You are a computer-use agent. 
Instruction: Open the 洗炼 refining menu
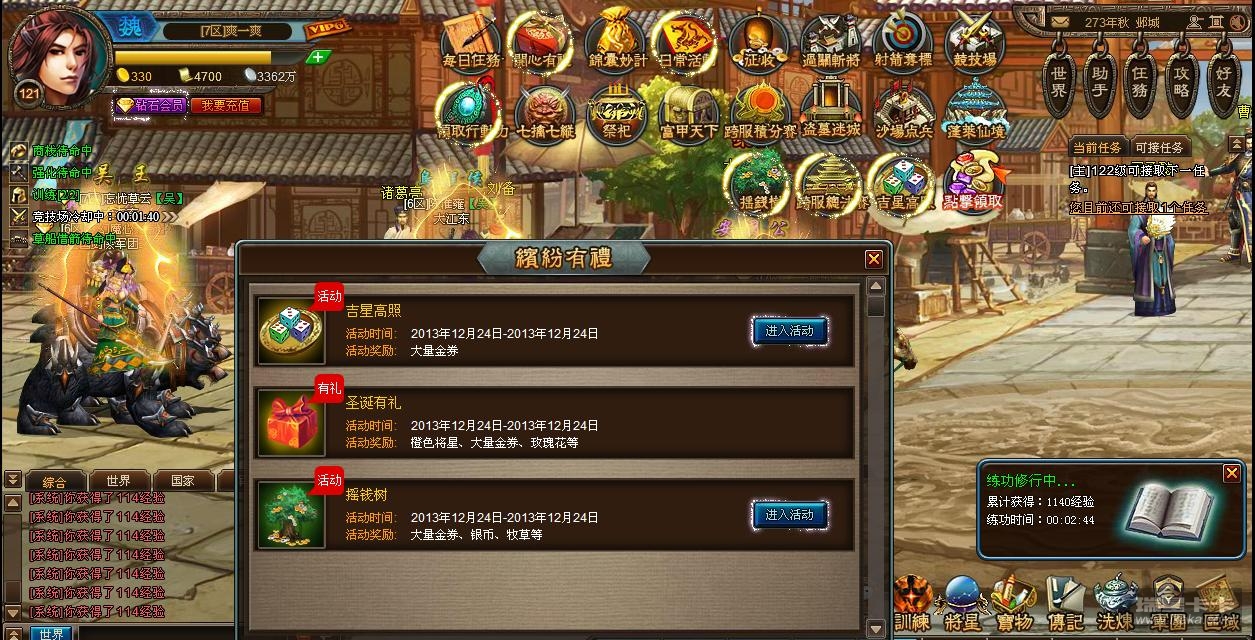(x=1115, y=603)
